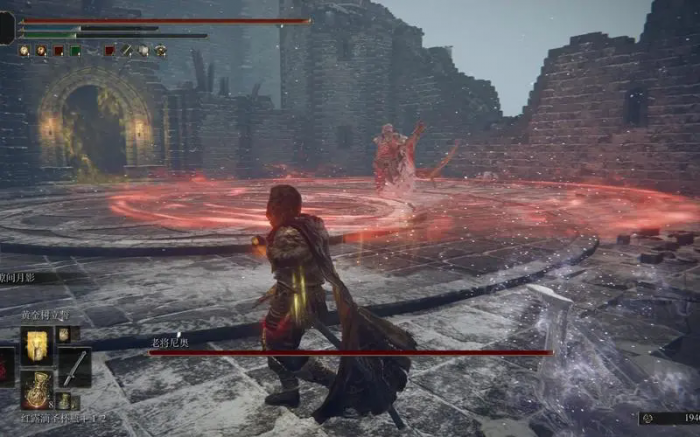Viewport: 700px width, 437px height.
Task: Use the Flask of Crimson Tears slot
Action: click(38, 388)
